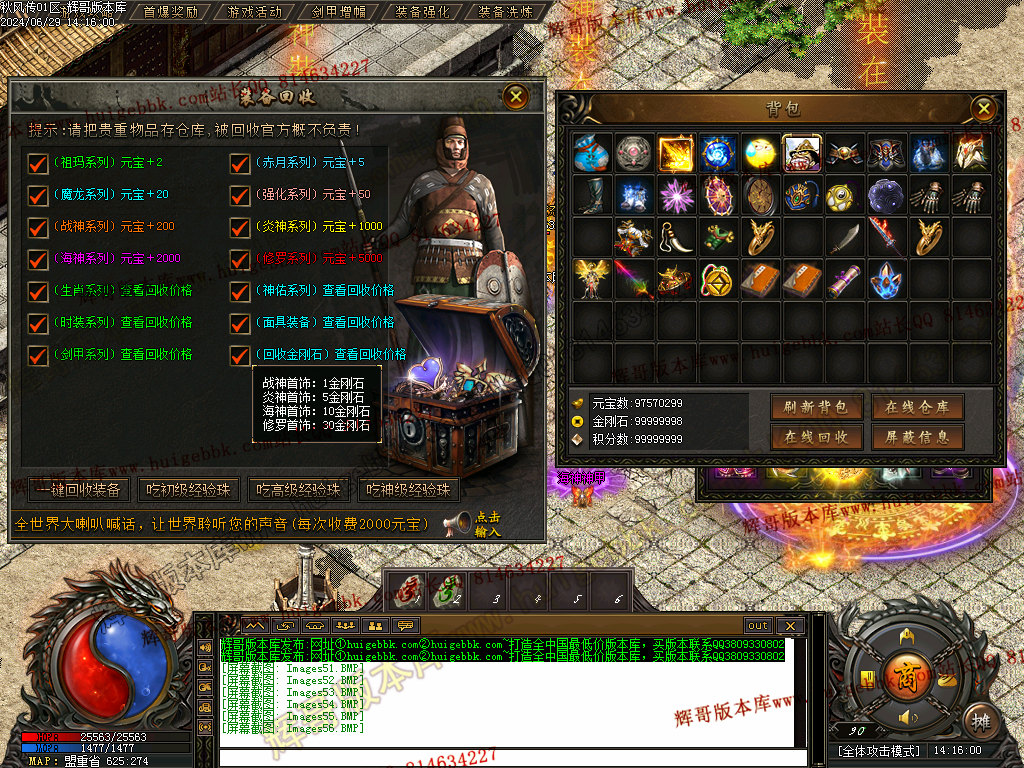Image resolution: width=1024 pixels, height=768 pixels.
Task: Open the 游戏活动 tab
Action: tap(255, 12)
